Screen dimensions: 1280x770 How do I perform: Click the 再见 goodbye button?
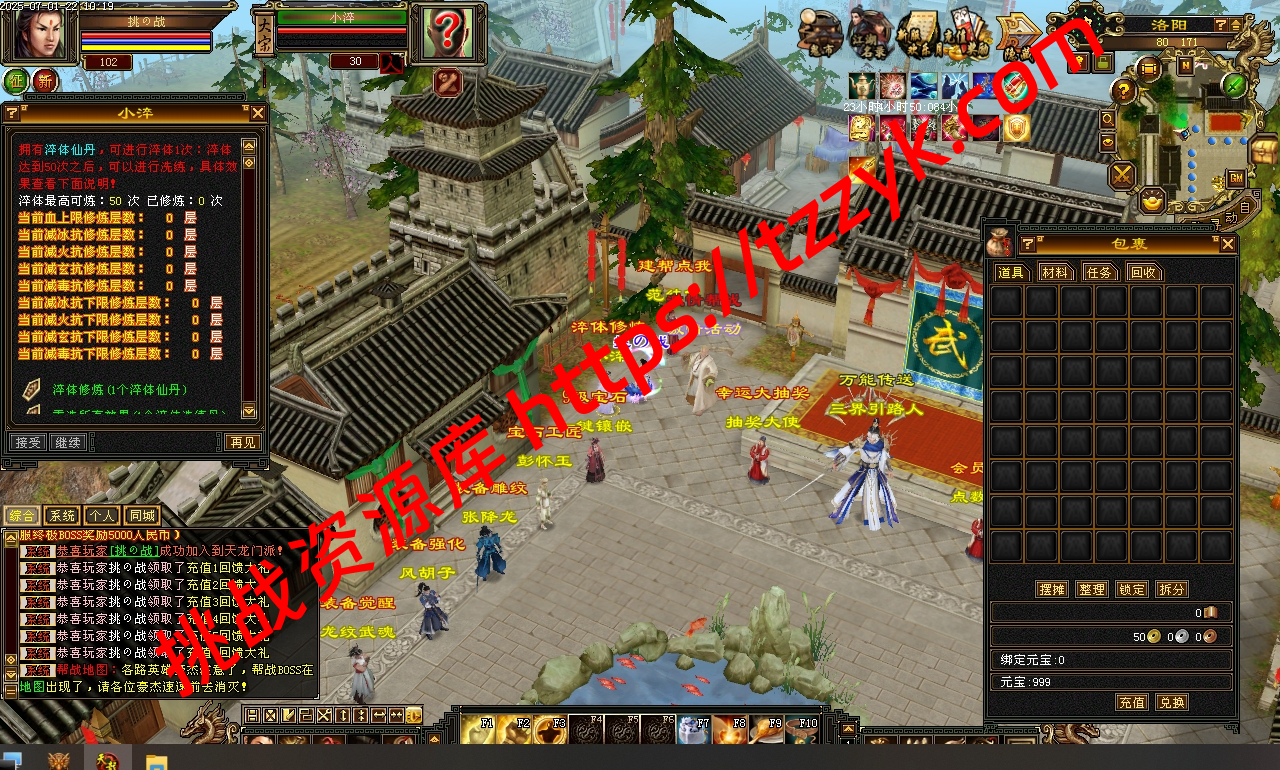click(242, 442)
